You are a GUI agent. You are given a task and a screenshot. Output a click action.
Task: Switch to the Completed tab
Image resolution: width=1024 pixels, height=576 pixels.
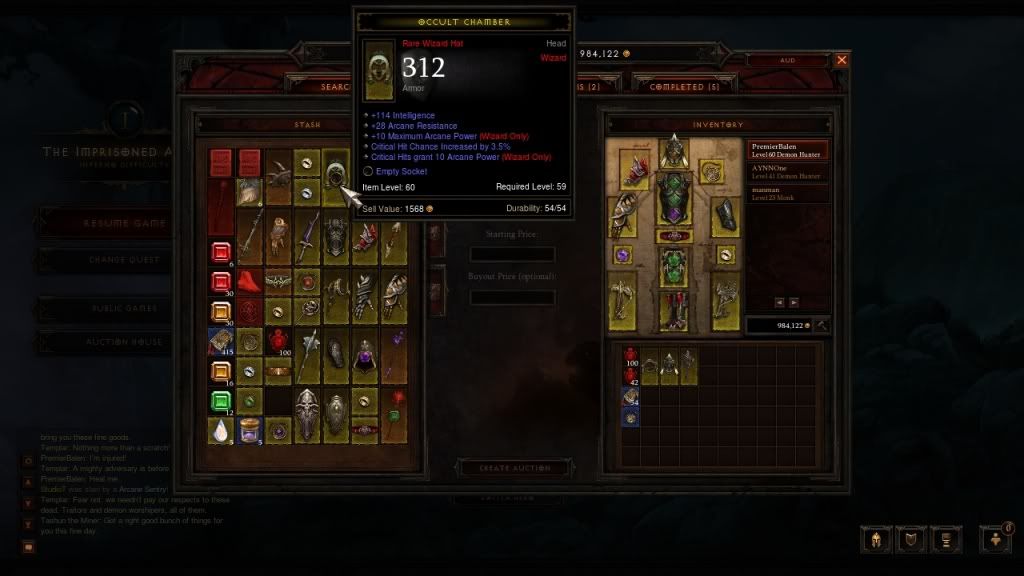(684, 87)
